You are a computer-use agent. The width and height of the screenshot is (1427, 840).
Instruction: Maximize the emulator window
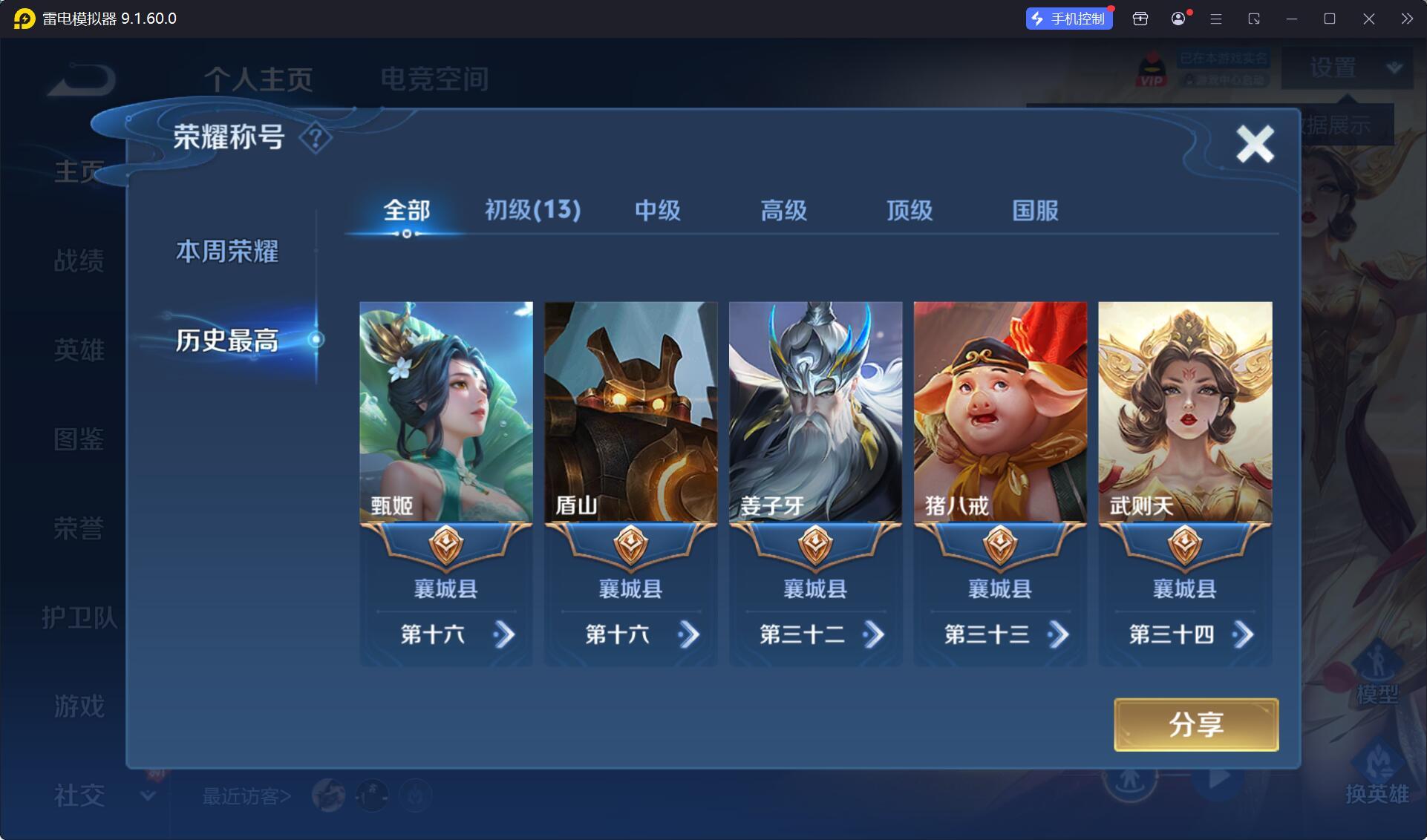coord(1330,19)
